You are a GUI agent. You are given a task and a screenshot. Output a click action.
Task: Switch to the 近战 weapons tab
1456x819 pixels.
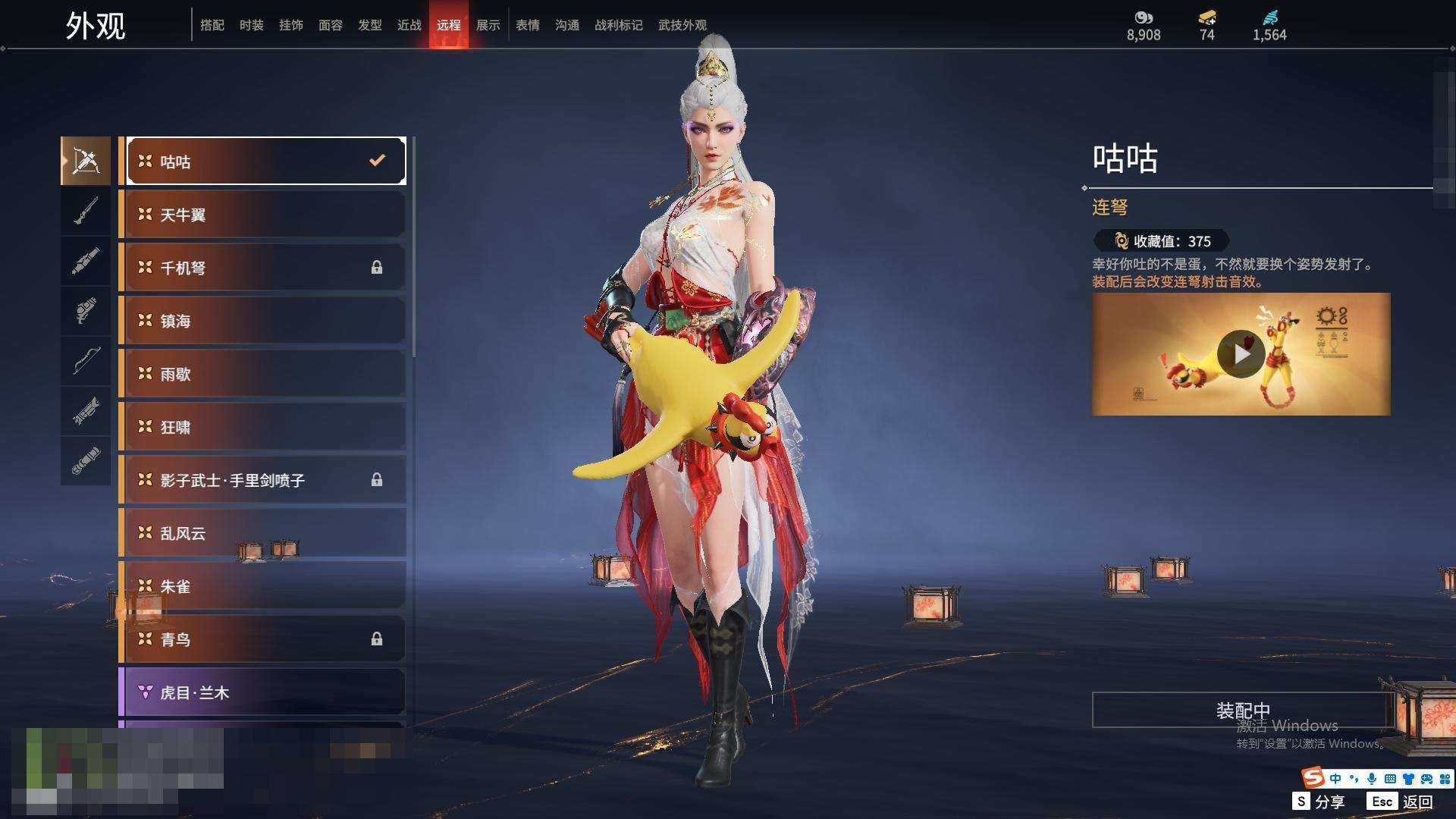(409, 25)
